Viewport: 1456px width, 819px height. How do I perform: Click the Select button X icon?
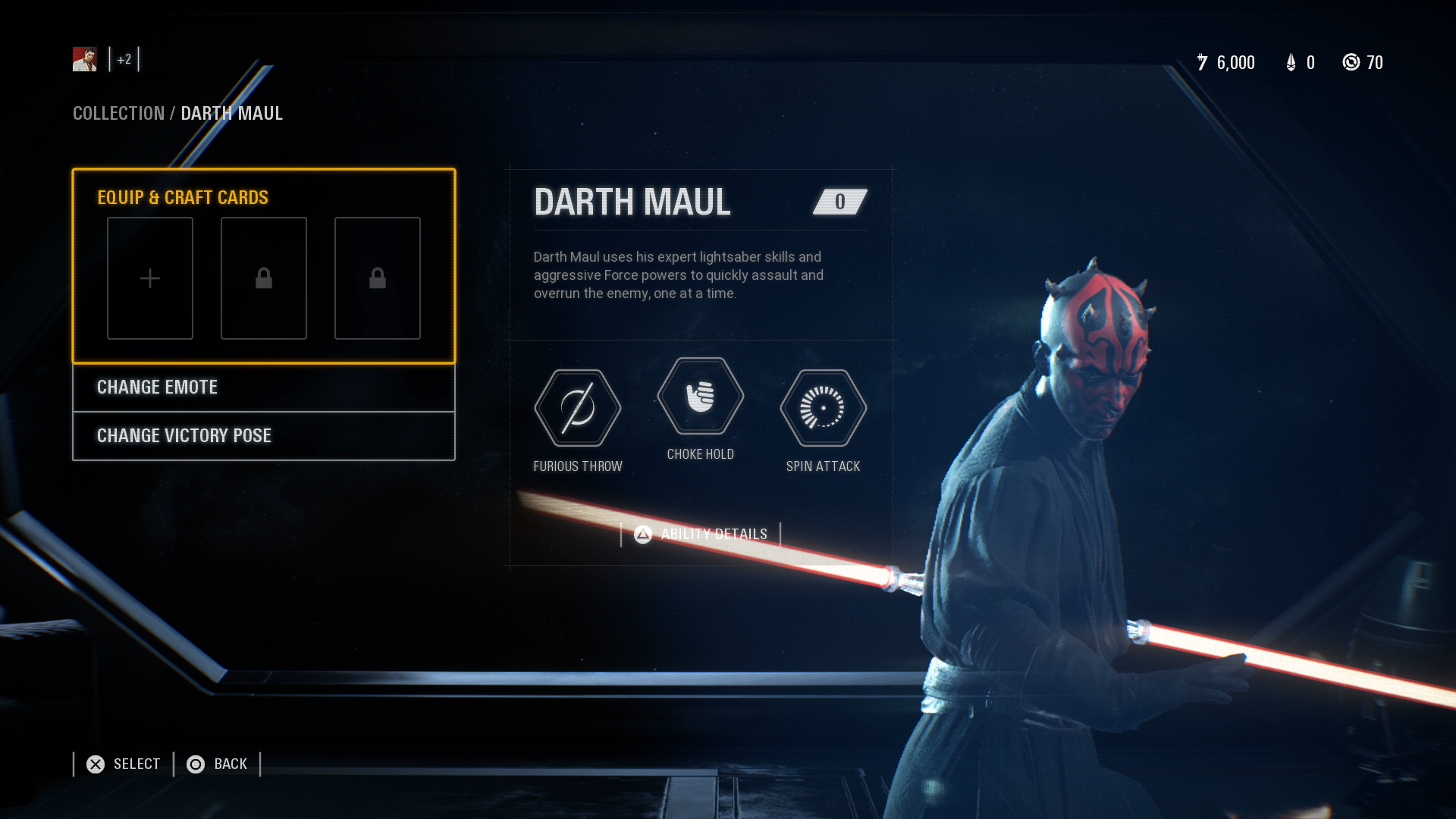coord(95,764)
